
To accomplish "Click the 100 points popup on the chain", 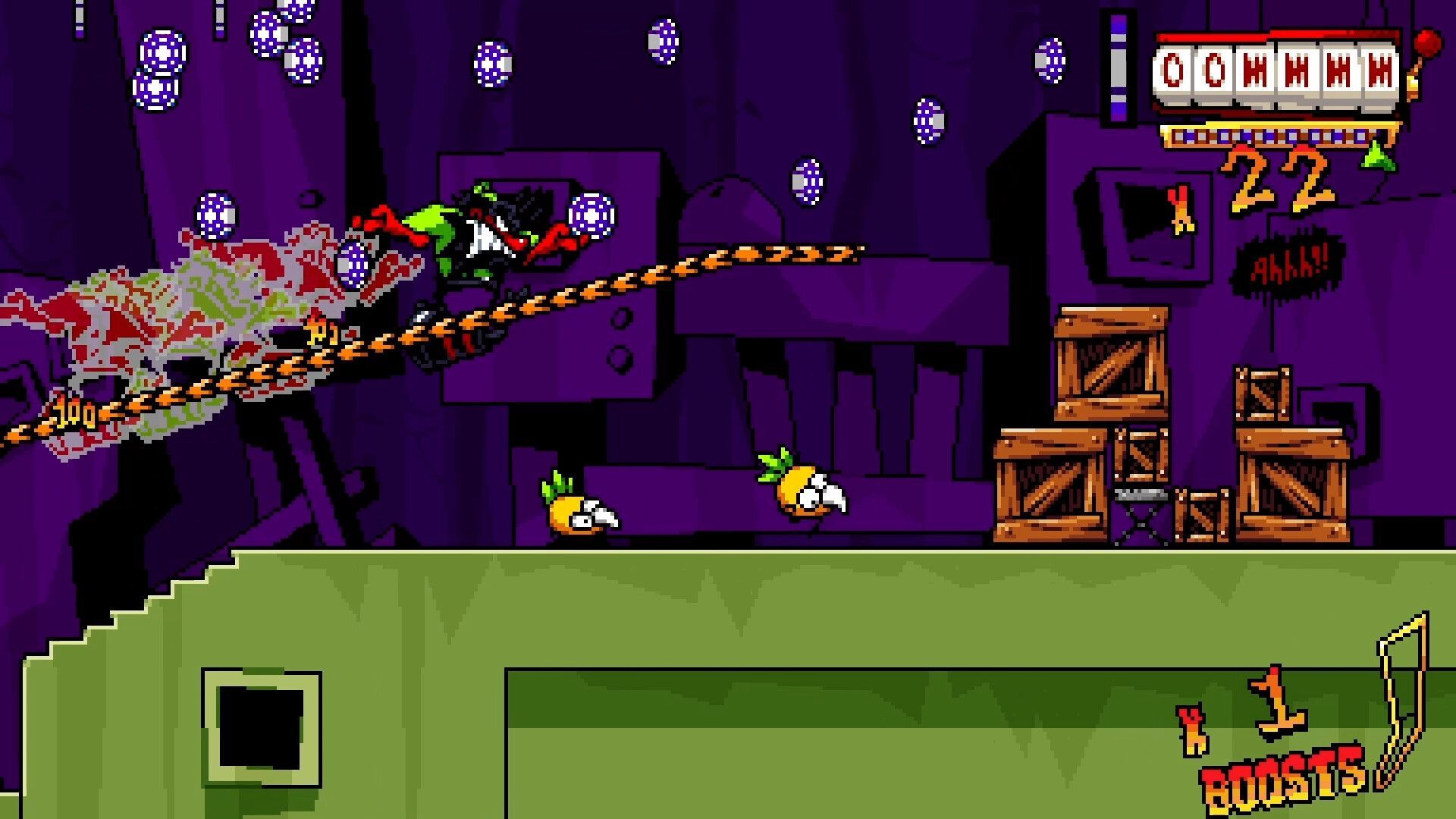I will coord(72,413).
